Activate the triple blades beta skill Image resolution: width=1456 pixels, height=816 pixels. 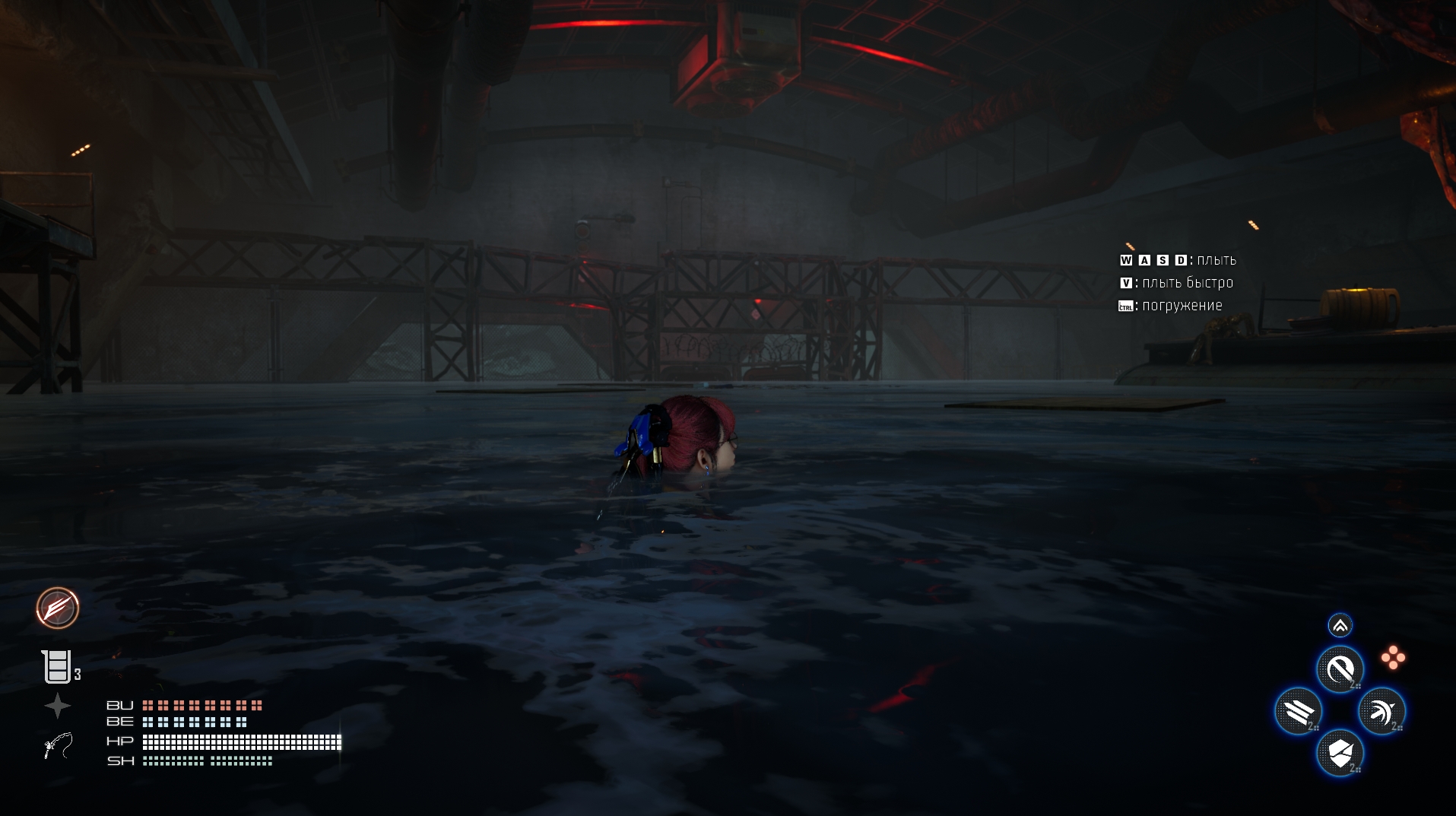click(1298, 711)
